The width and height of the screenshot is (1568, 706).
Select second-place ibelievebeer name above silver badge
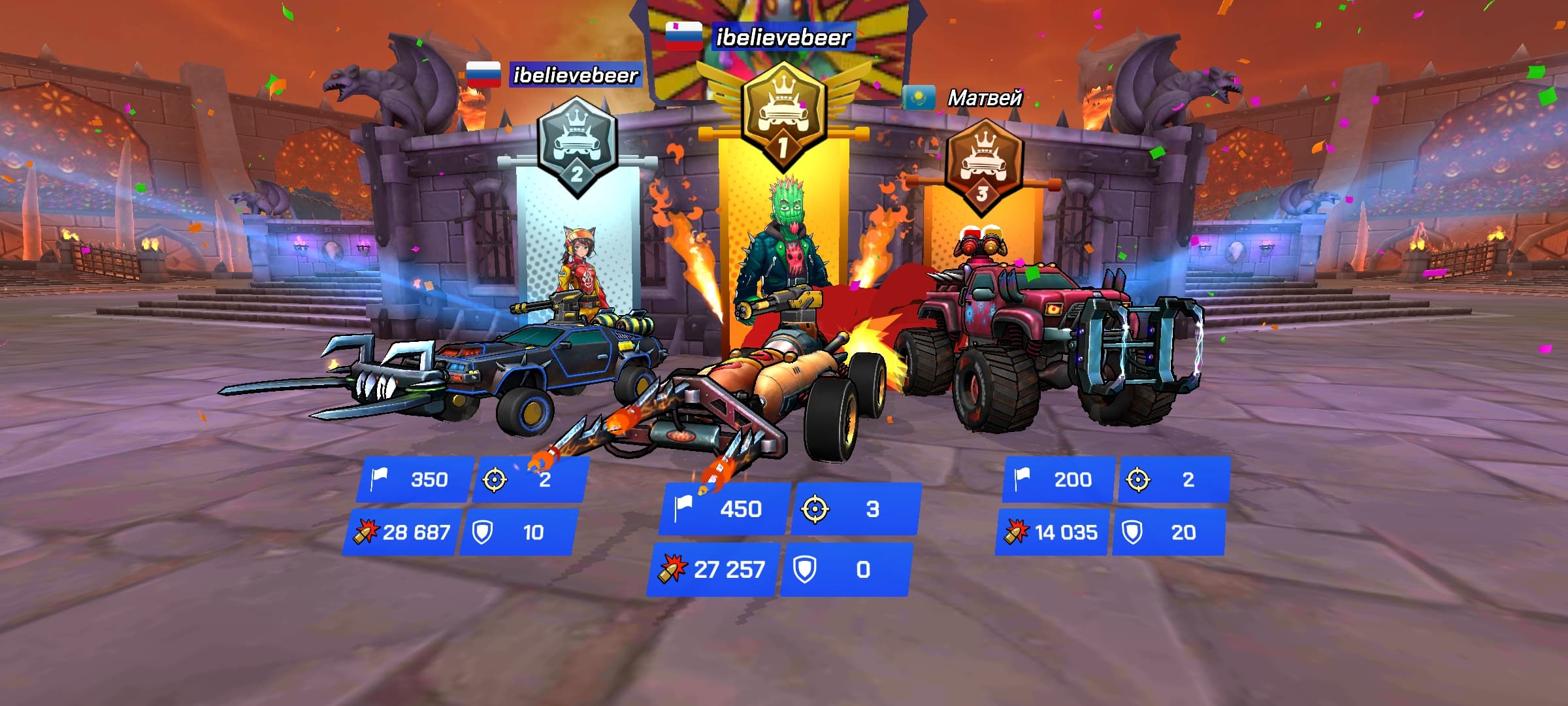coord(575,75)
